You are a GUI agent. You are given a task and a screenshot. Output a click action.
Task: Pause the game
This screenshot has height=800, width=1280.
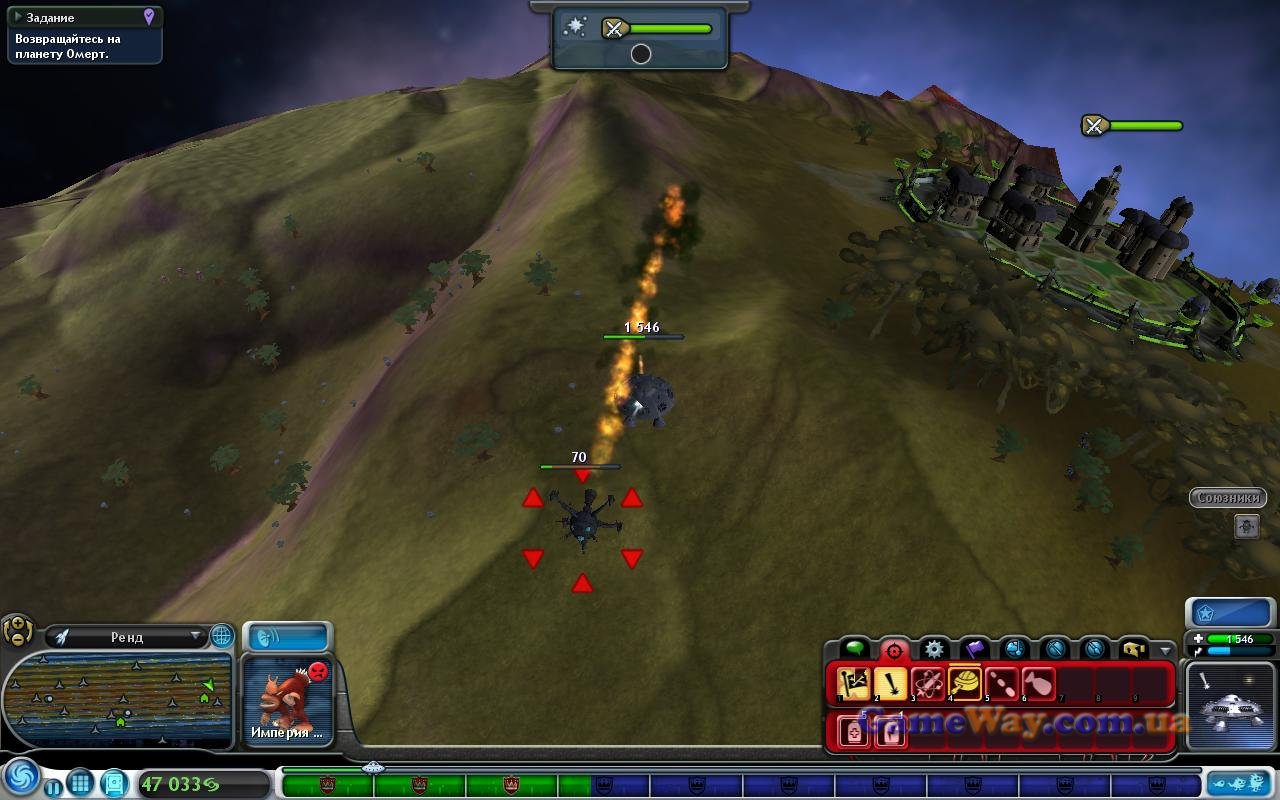point(53,787)
